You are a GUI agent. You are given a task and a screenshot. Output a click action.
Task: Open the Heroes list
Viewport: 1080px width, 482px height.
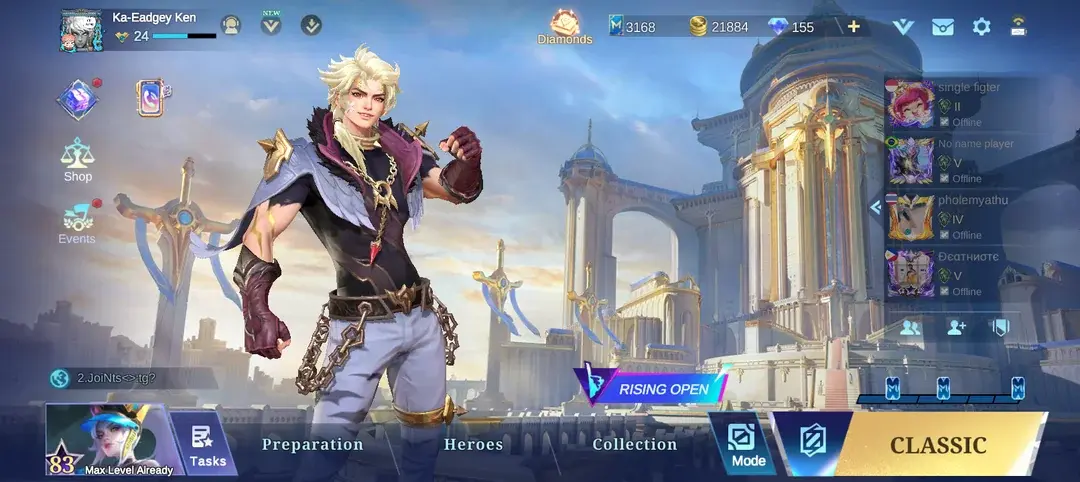[473, 444]
